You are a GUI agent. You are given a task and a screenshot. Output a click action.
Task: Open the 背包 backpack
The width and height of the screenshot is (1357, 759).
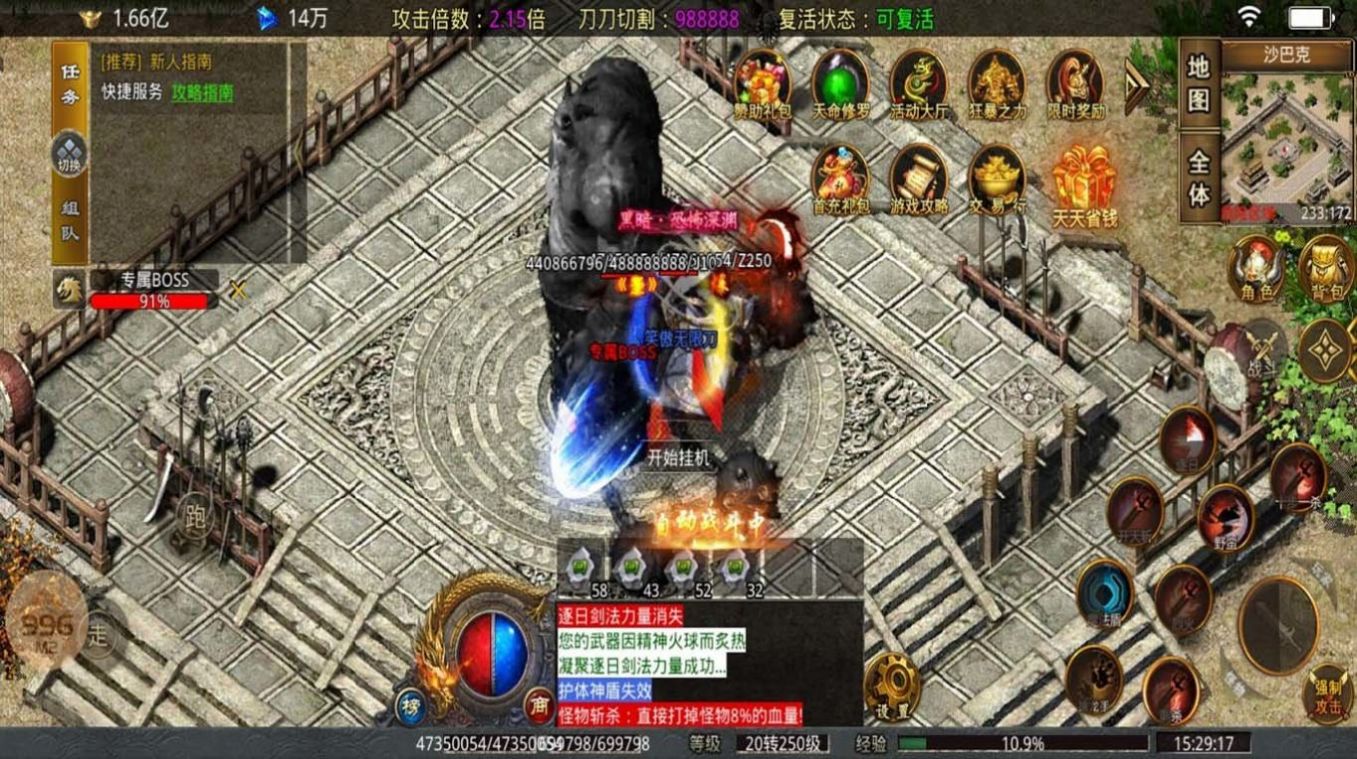[x=1327, y=268]
